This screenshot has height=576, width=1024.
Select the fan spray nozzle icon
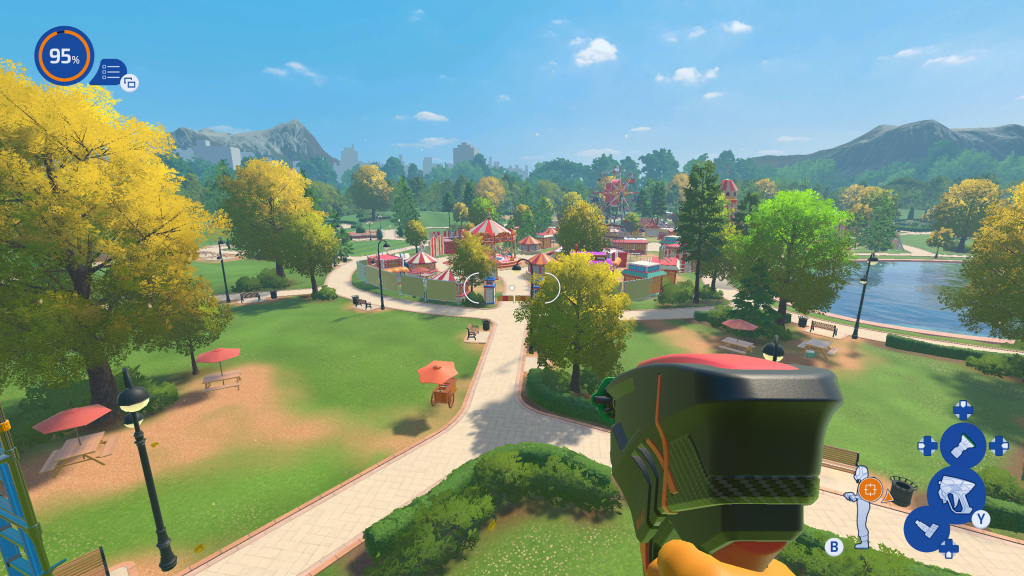click(x=963, y=445)
